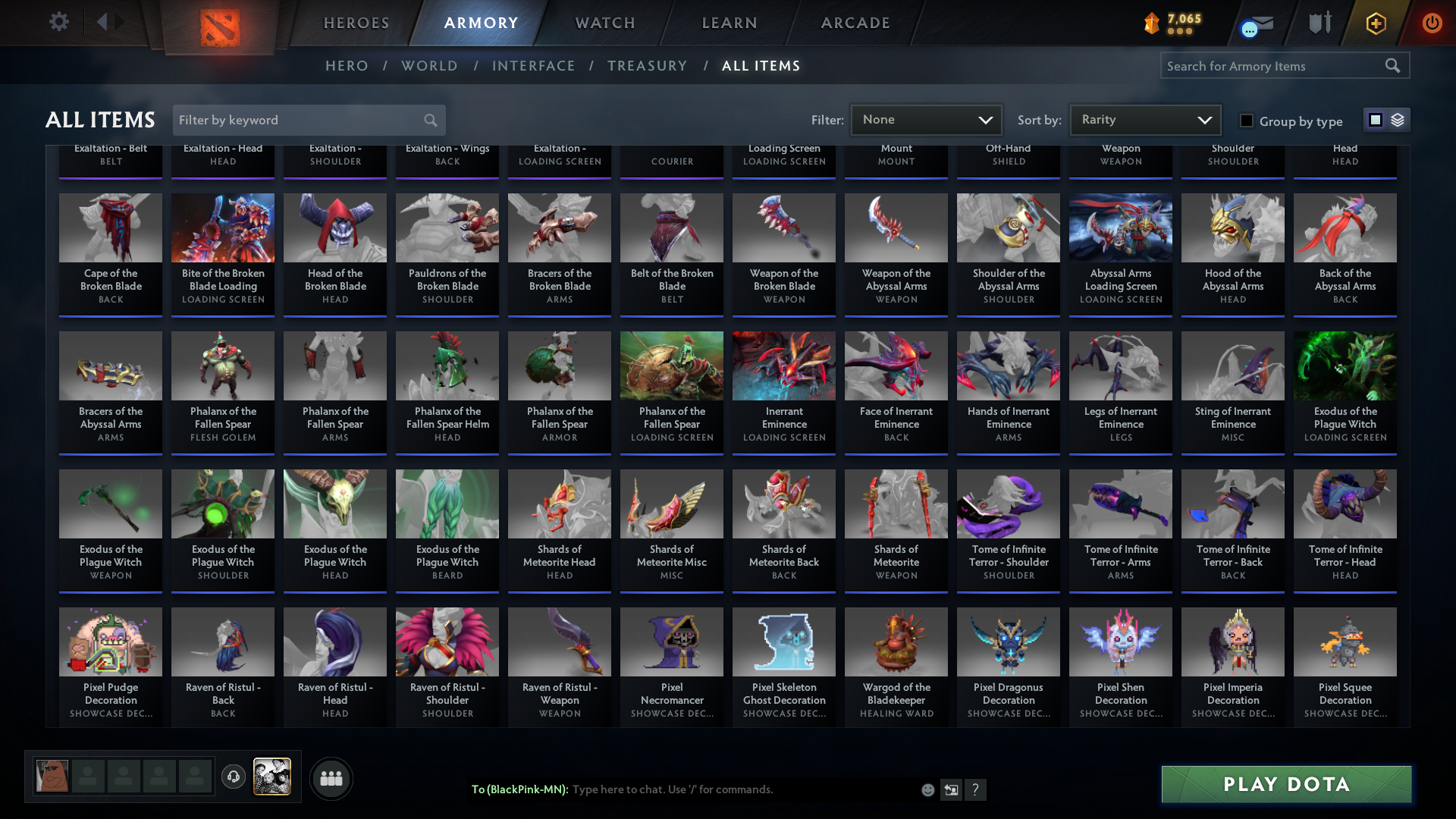Open the settings gear menu
Image resolution: width=1456 pixels, height=819 pixels.
pyautogui.click(x=59, y=22)
